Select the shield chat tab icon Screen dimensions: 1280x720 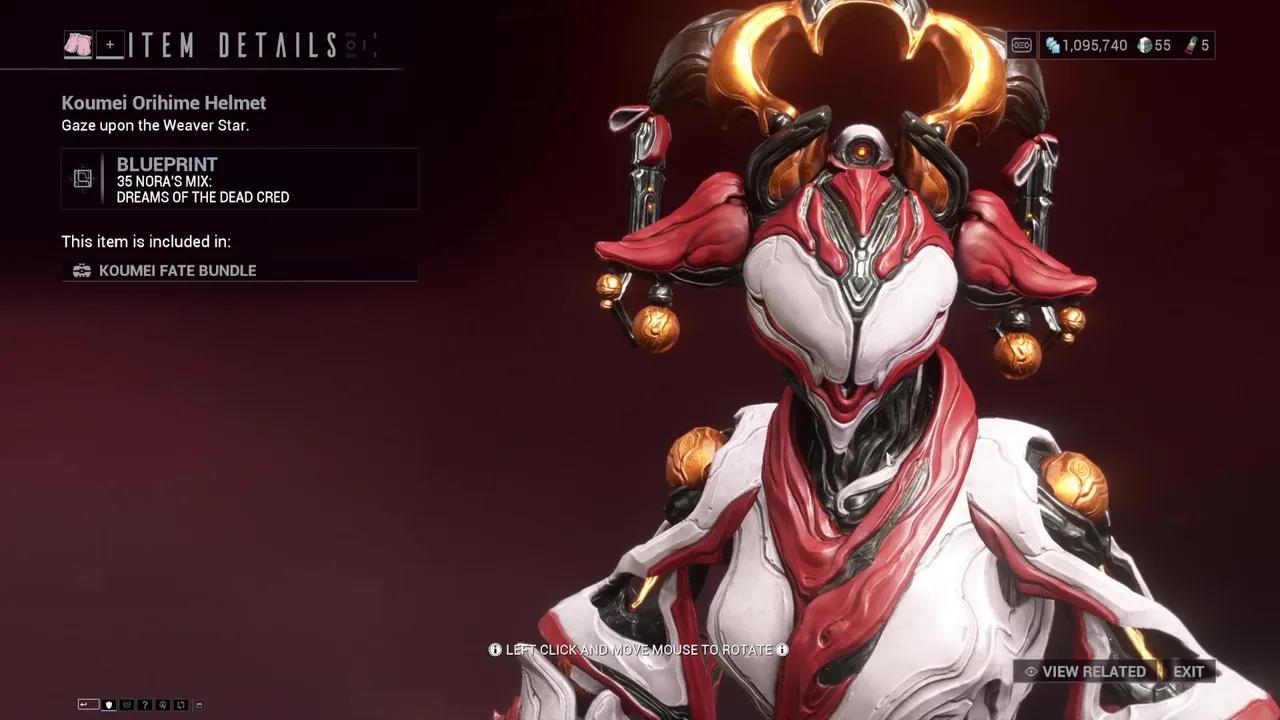[109, 705]
